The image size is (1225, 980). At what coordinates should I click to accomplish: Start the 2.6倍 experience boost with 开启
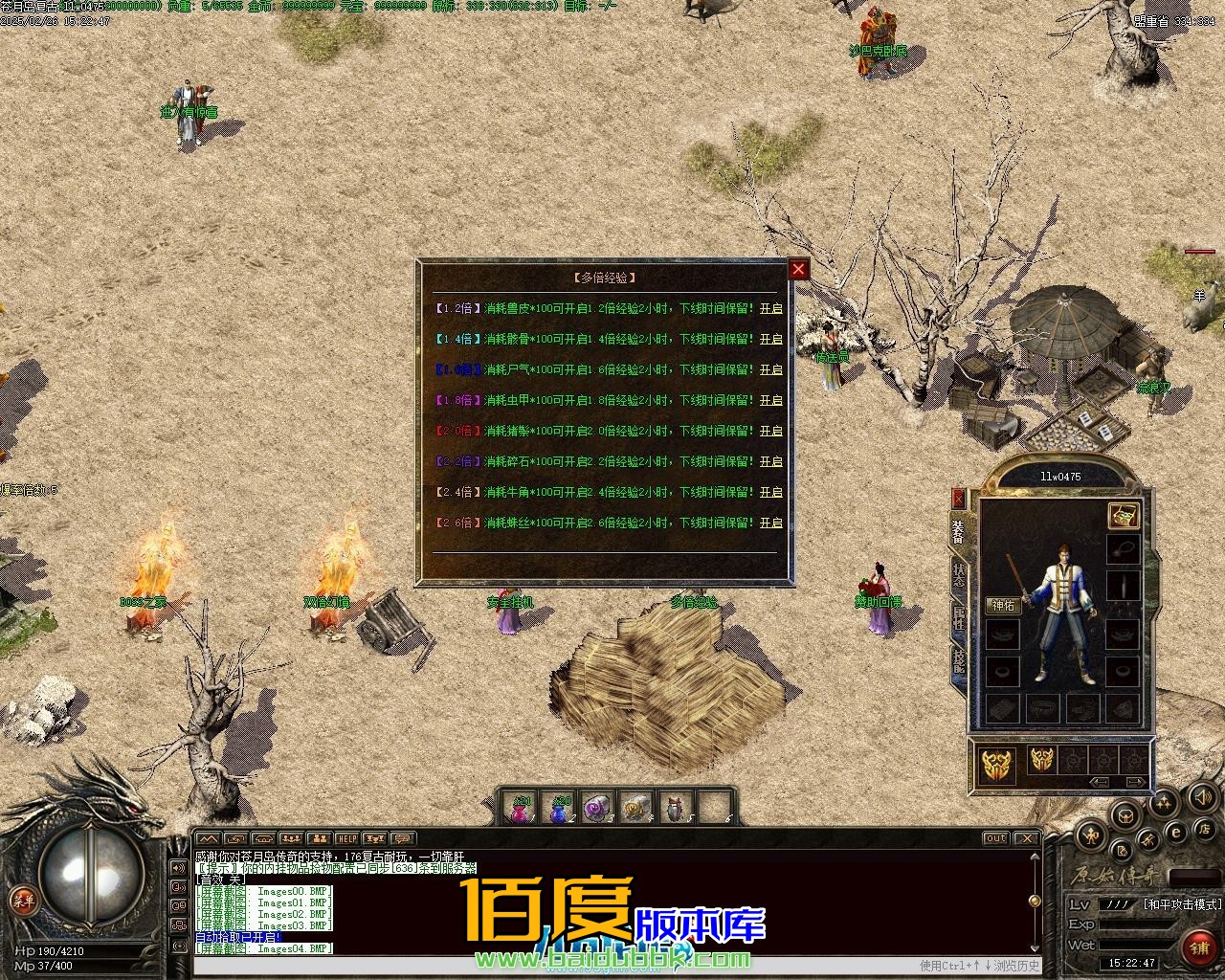[770, 523]
